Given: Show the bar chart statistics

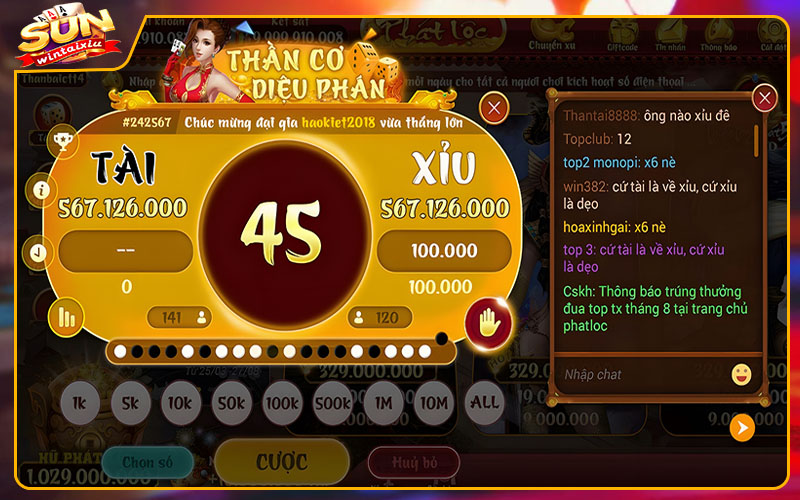Looking at the screenshot, I should point(67,317).
